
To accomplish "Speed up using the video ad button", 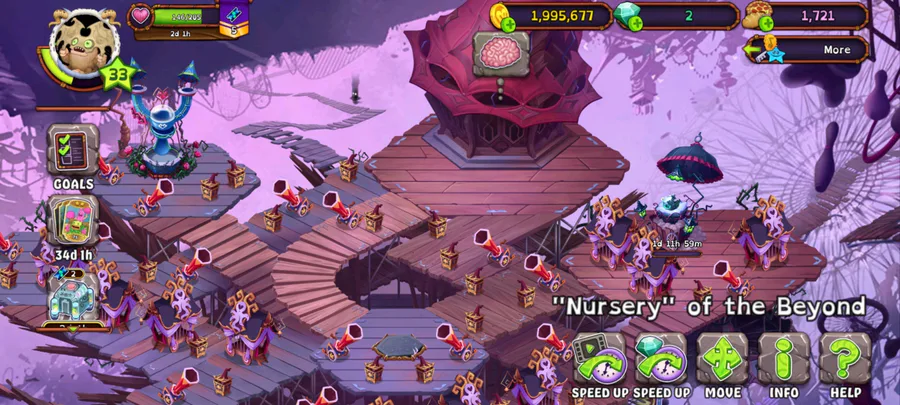I will click(599, 360).
